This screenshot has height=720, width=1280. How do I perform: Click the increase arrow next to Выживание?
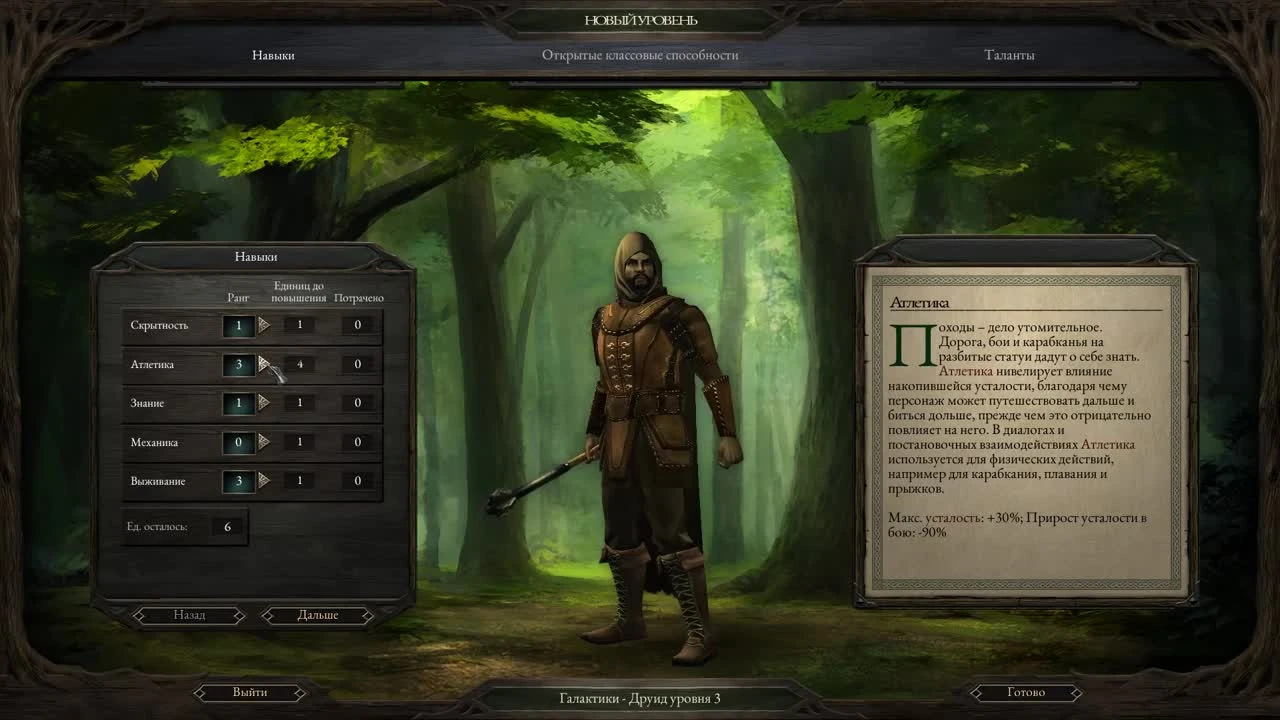tap(262, 481)
